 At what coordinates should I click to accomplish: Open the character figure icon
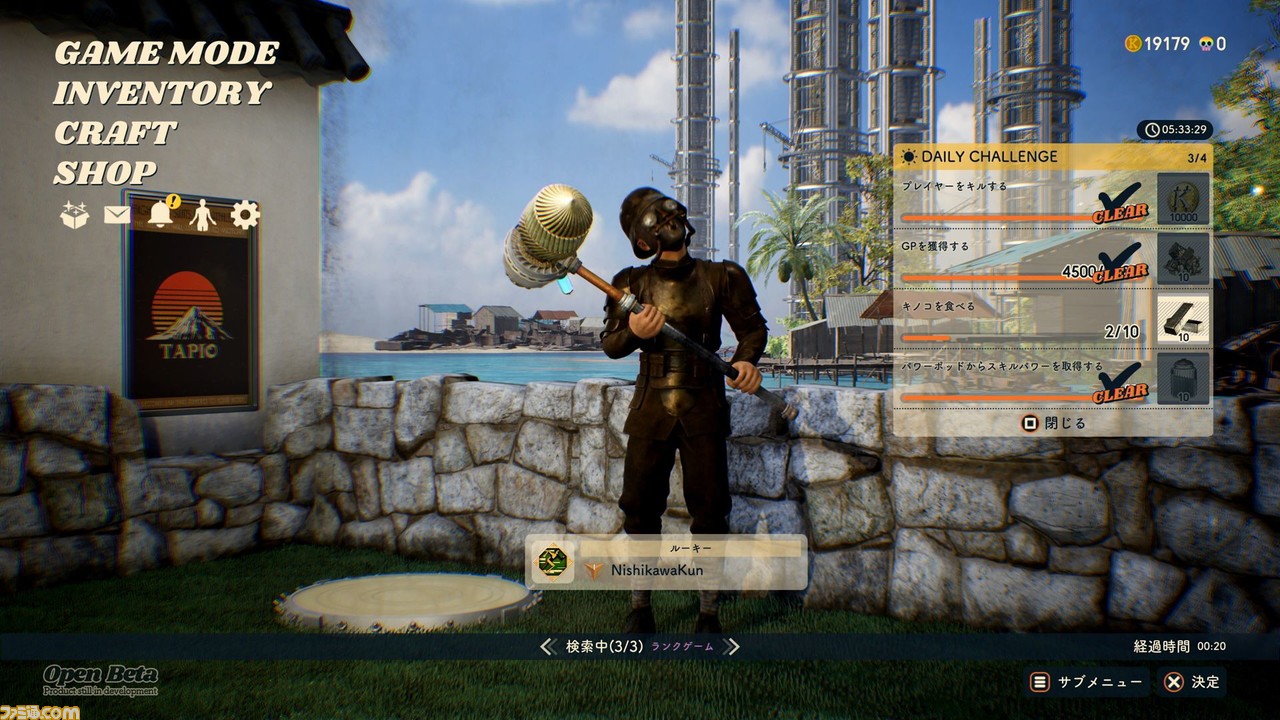point(203,215)
